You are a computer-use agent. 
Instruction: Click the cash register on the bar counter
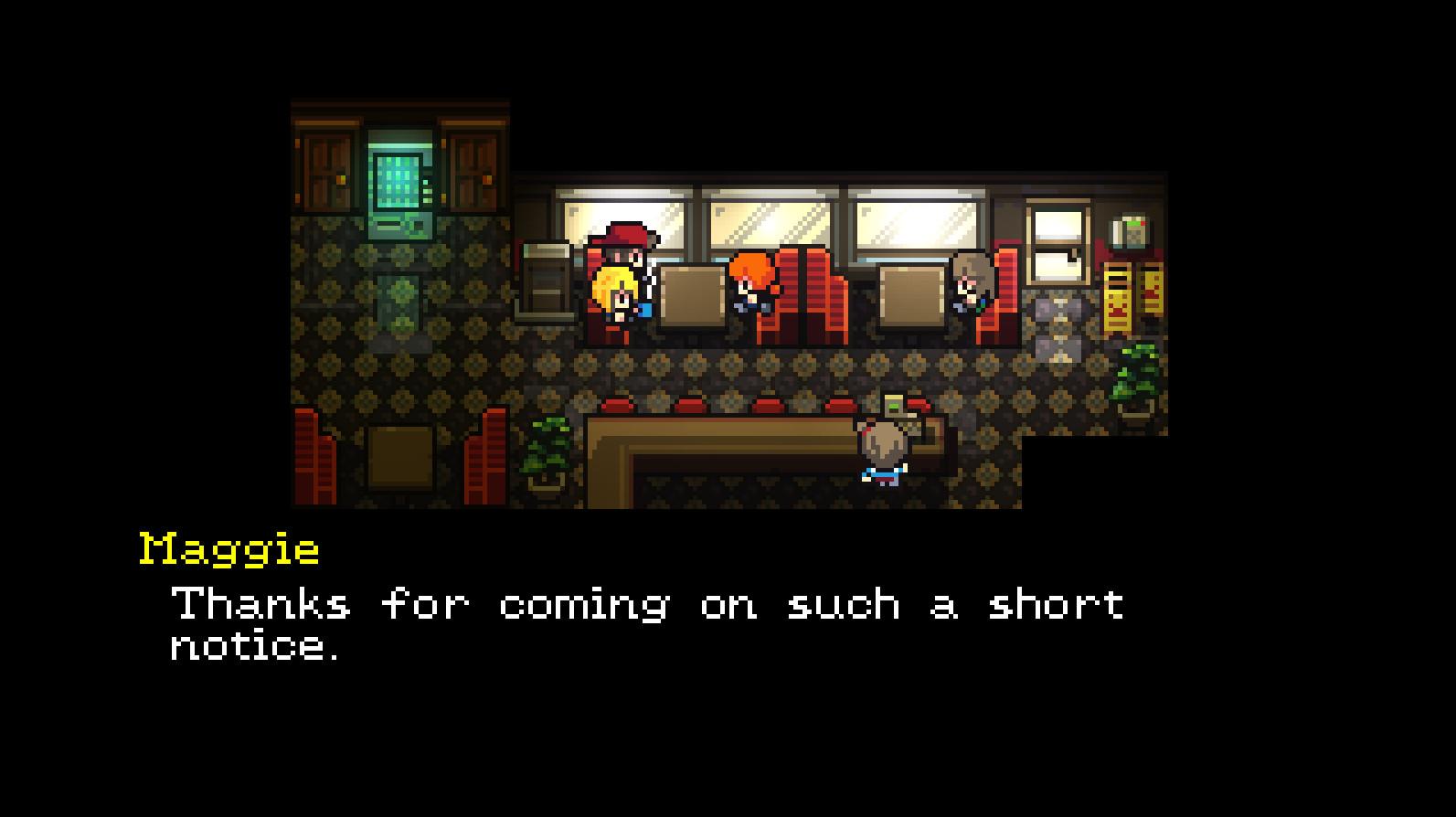click(894, 405)
